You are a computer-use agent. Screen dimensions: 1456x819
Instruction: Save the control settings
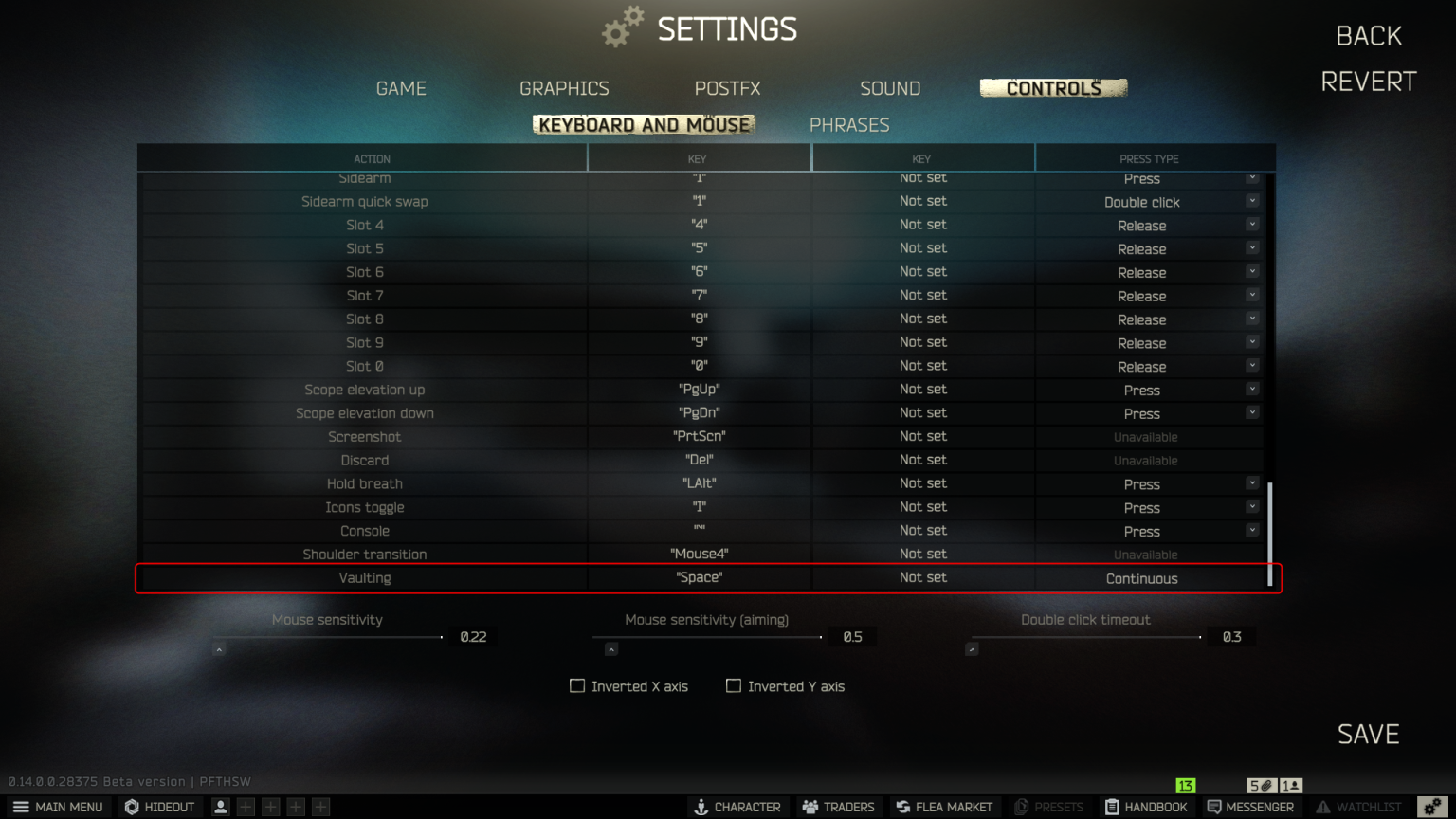[1368, 734]
